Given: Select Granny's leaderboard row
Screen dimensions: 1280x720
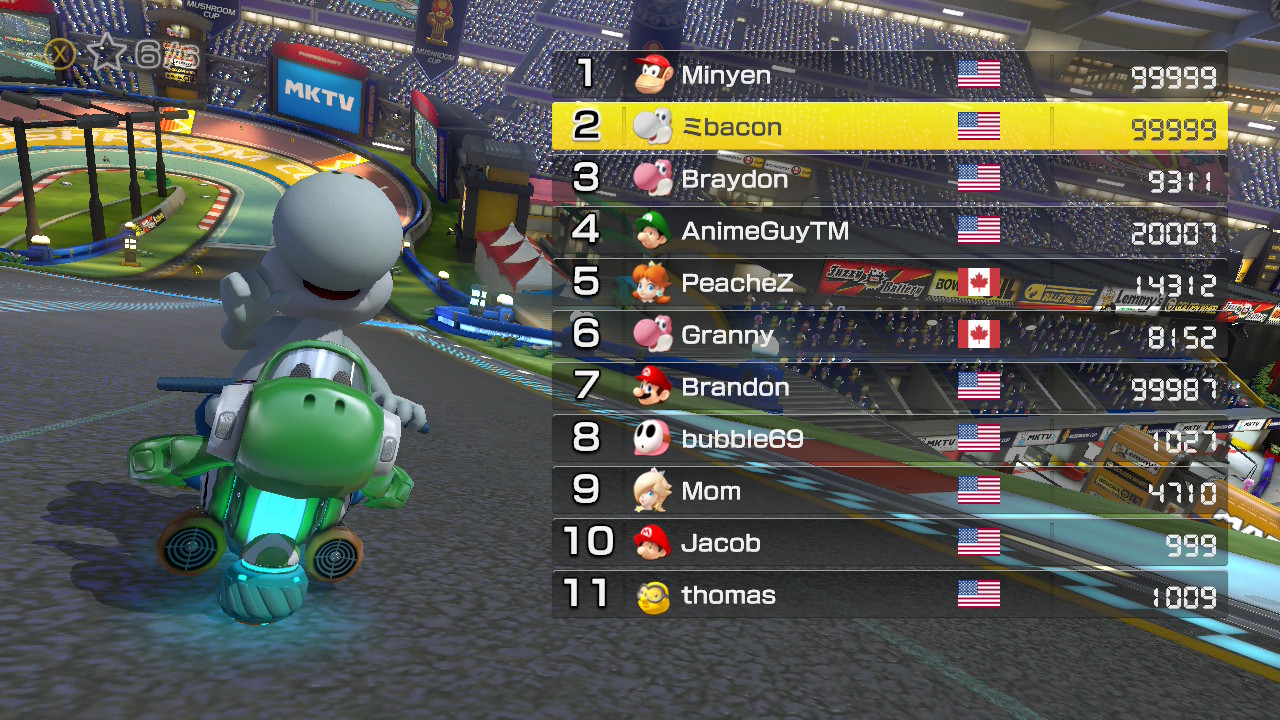Looking at the screenshot, I should click(889, 335).
